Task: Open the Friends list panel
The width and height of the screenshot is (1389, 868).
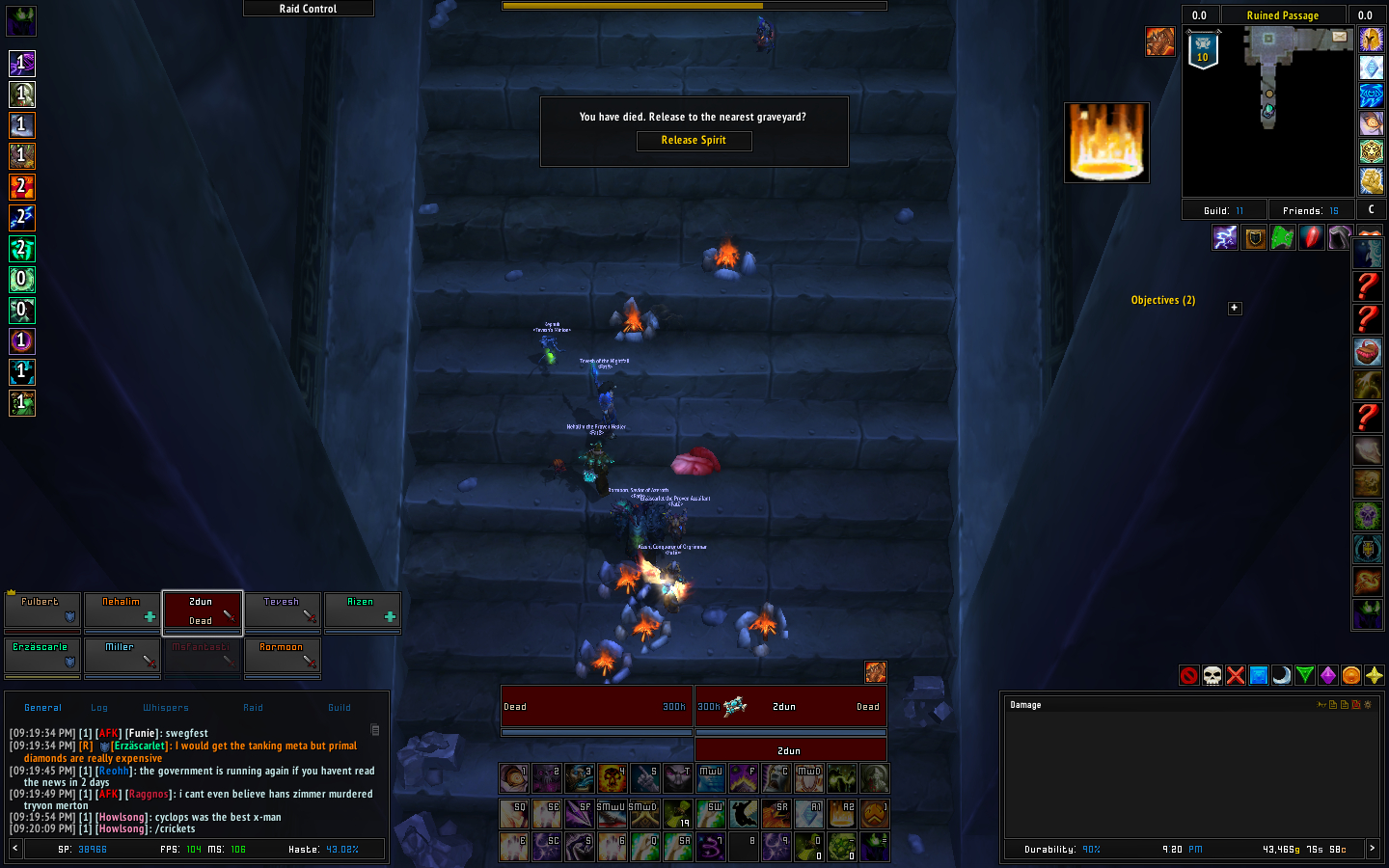Action: click(x=1310, y=210)
